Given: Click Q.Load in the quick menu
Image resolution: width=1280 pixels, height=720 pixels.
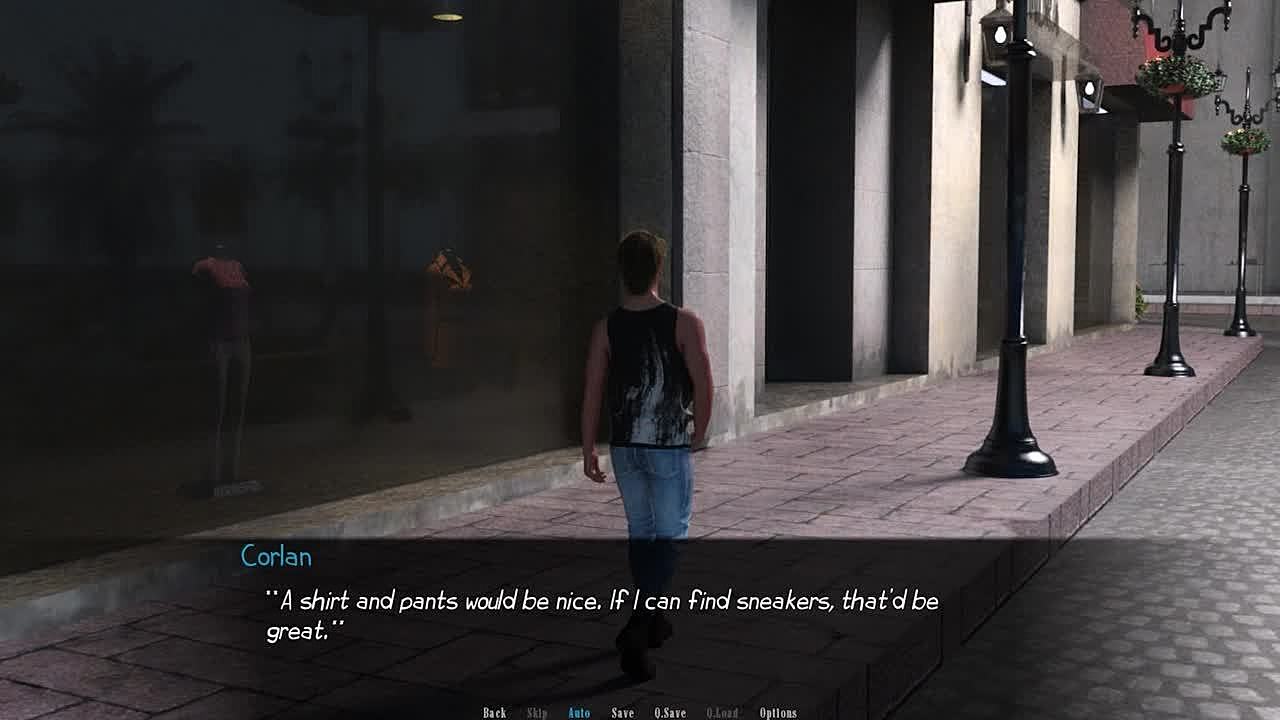Looking at the screenshot, I should click(722, 713).
